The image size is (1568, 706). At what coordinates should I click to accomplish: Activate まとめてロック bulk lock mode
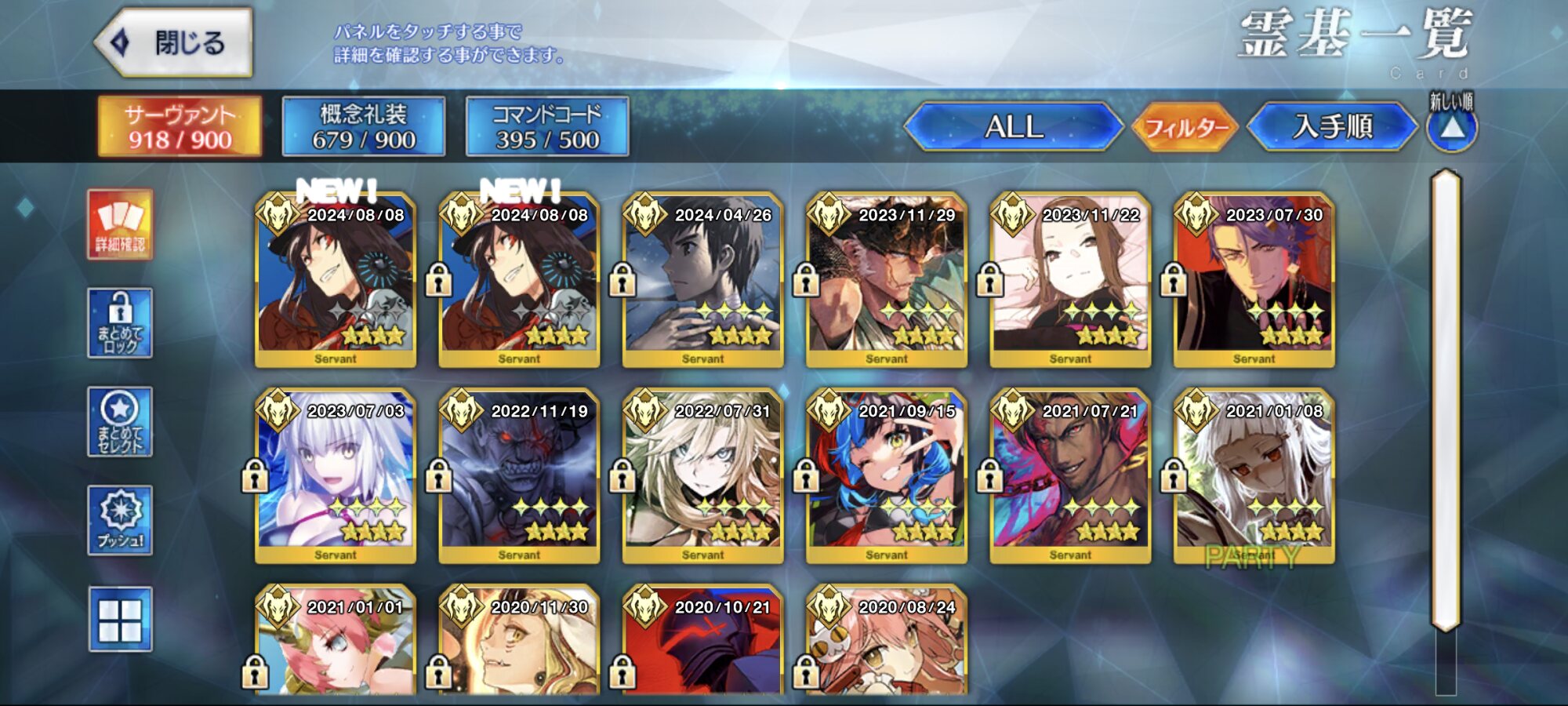click(x=120, y=323)
